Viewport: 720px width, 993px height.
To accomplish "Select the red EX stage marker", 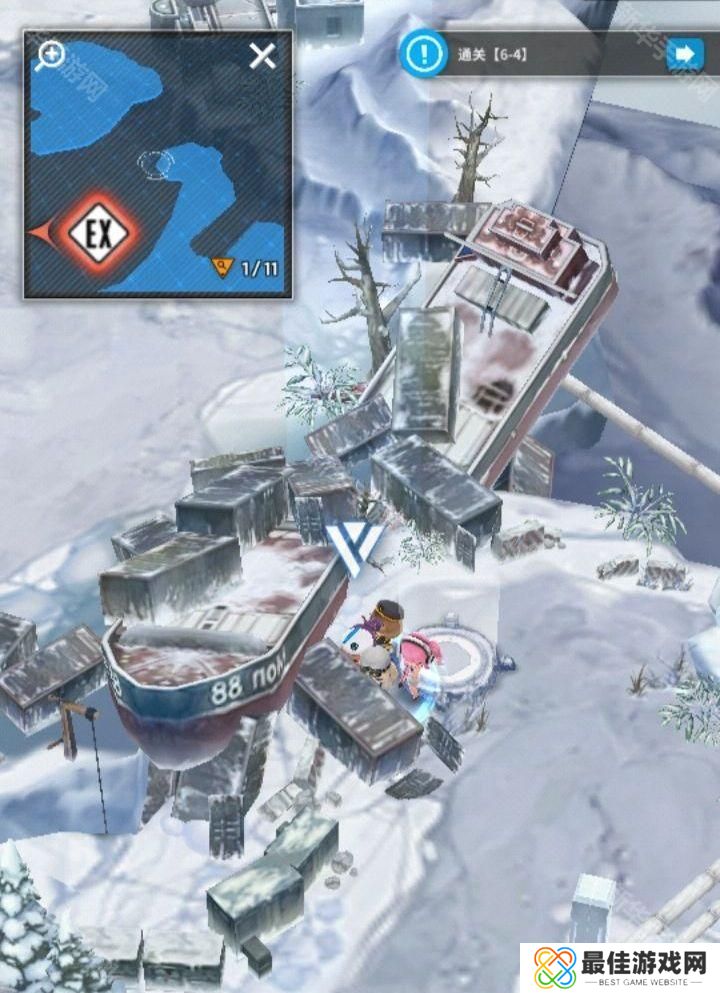I will click(97, 234).
